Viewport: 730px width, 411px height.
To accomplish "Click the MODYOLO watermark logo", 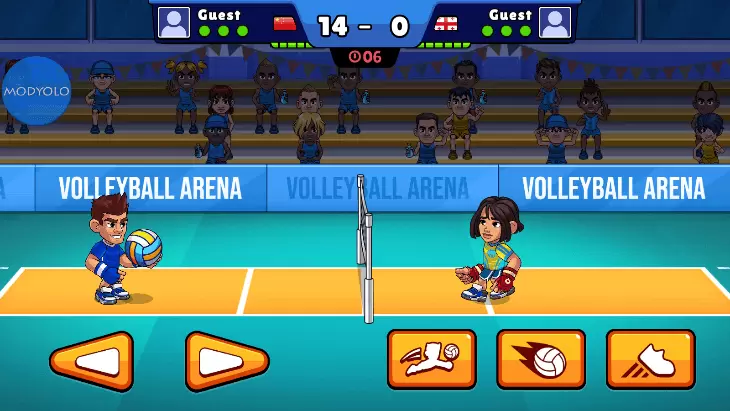I will coord(36,90).
